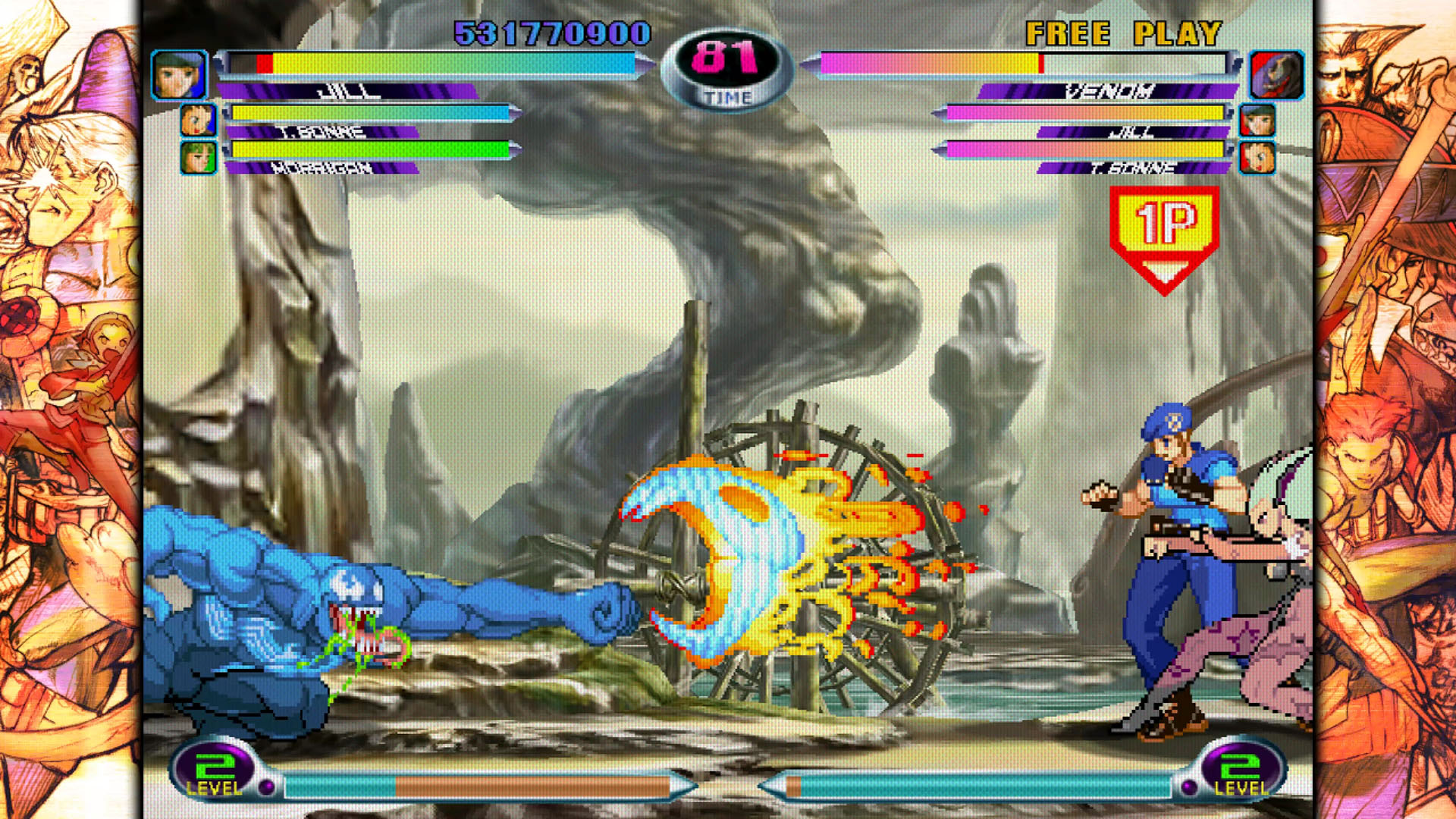Viewport: 1456px width, 819px height.
Task: Click the red danger segment of Jill's health bar
Action: click(x=265, y=65)
